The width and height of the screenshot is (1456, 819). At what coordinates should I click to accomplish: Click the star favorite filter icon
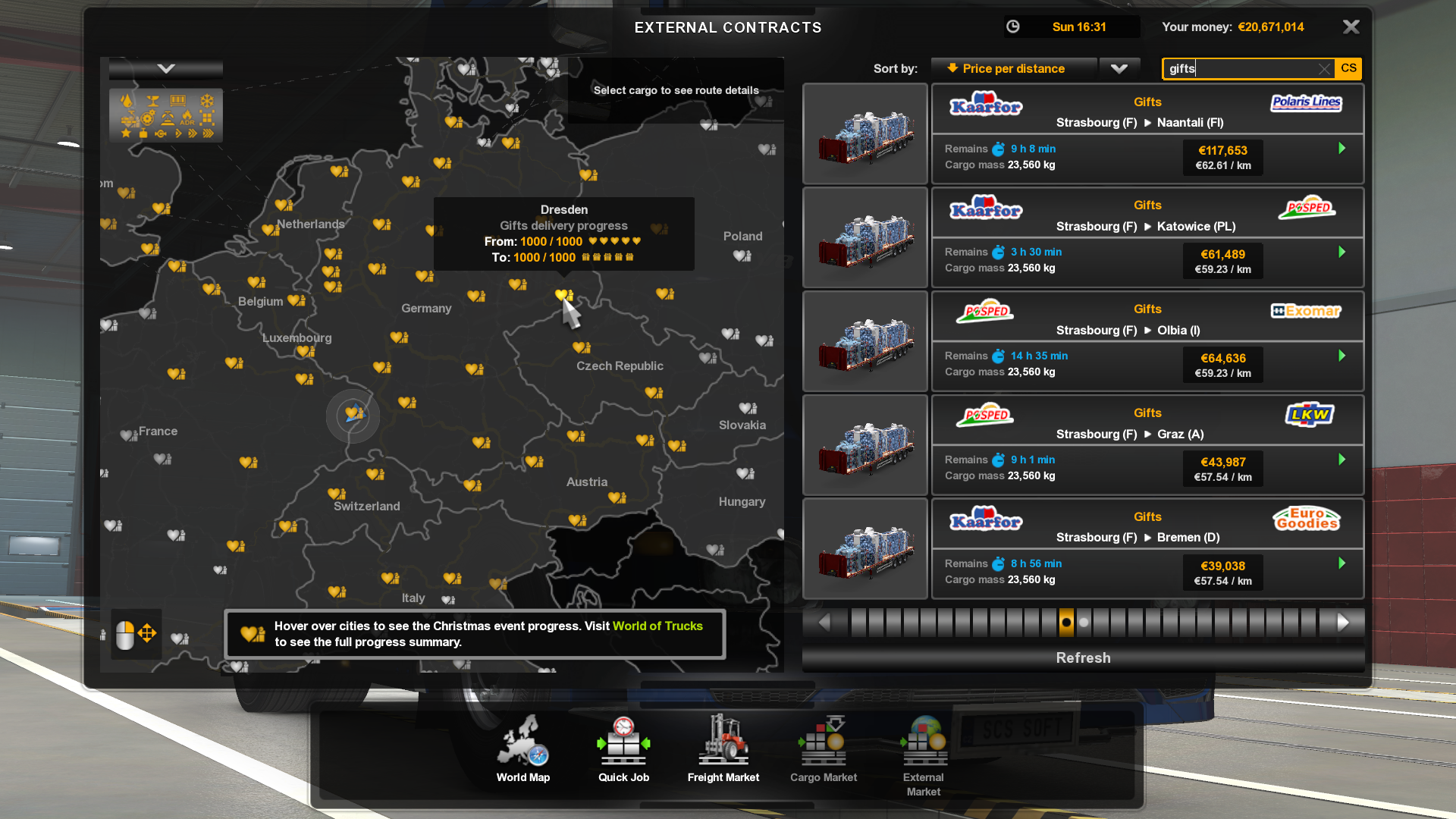point(126,134)
